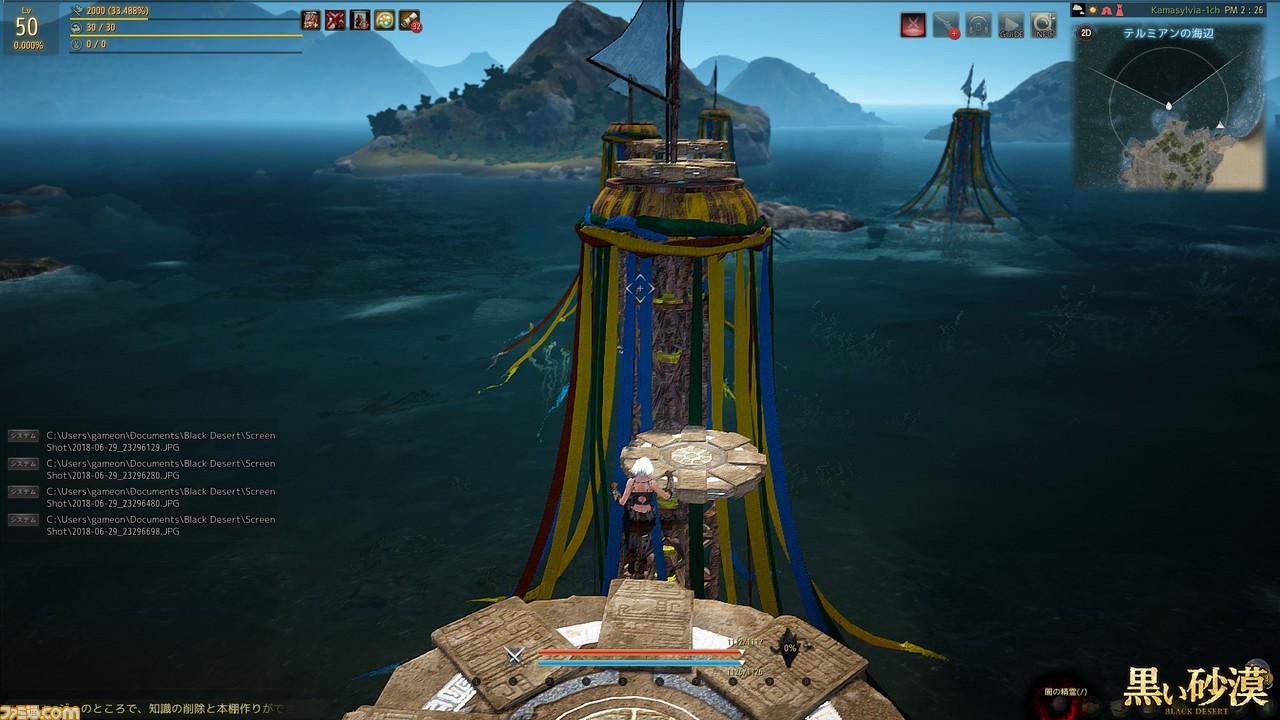The width and height of the screenshot is (1280, 720).
Task: Click the crossed-out red buff icon
Action: click(x=336, y=20)
